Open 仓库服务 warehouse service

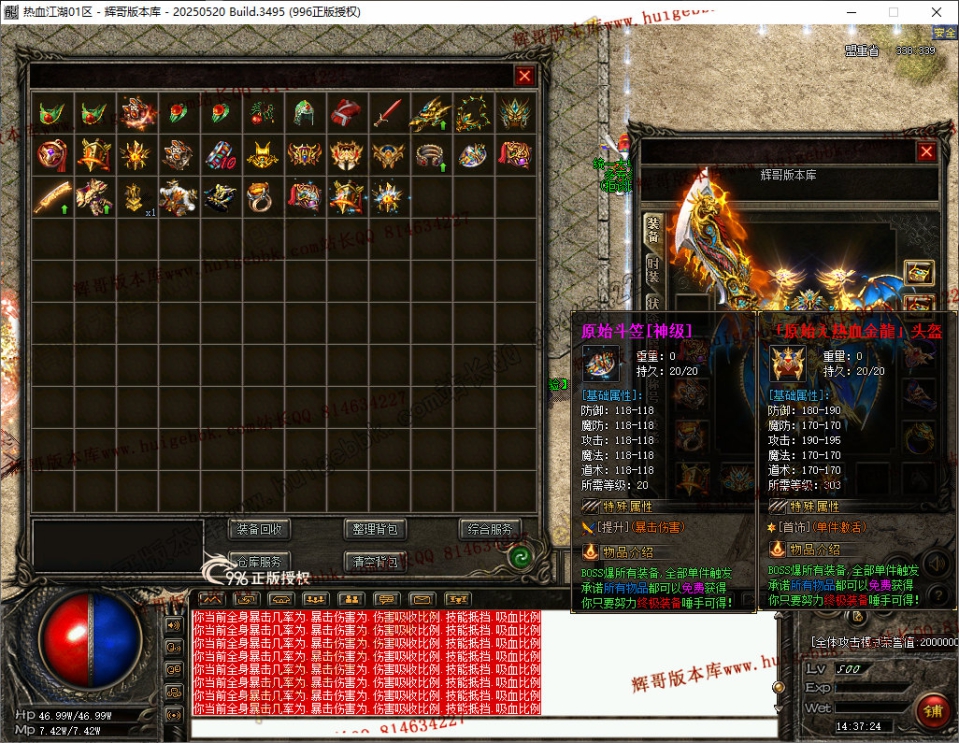coord(260,561)
